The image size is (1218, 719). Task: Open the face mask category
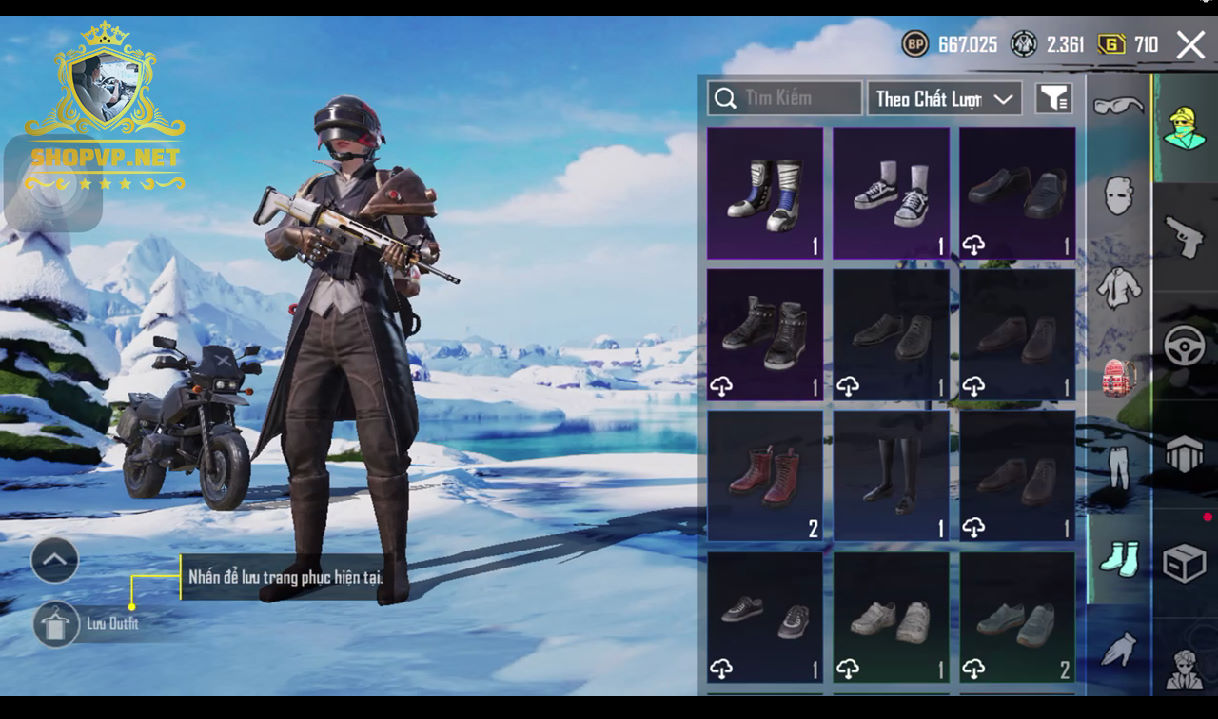click(x=1118, y=195)
